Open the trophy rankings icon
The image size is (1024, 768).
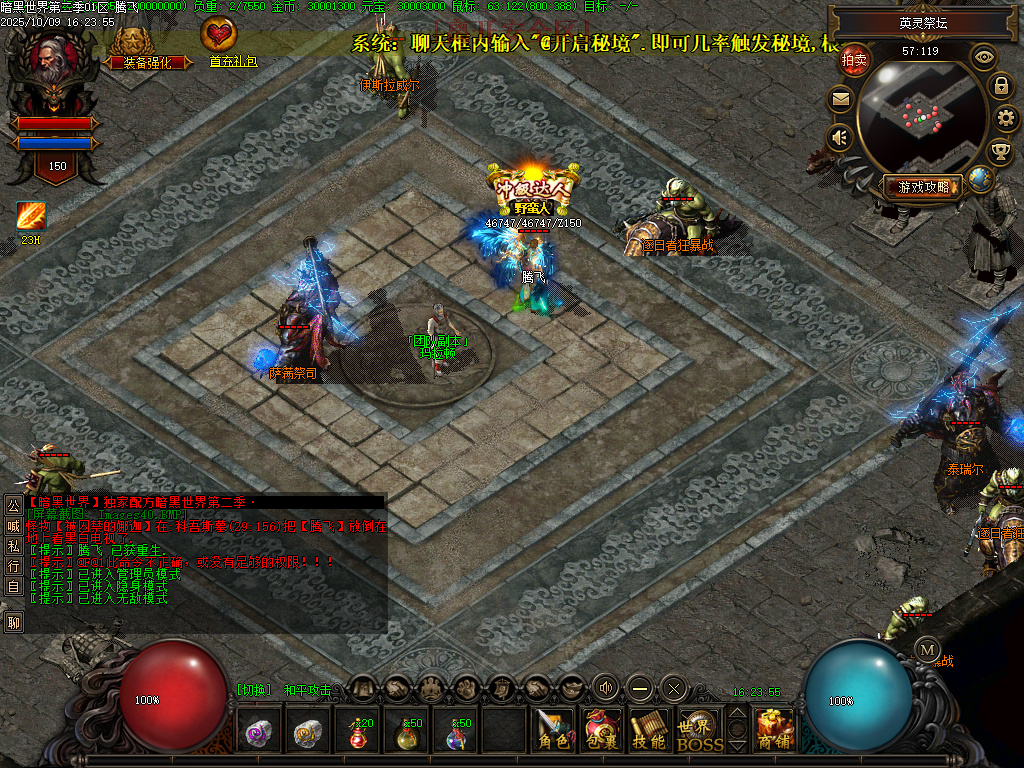coord(999,152)
